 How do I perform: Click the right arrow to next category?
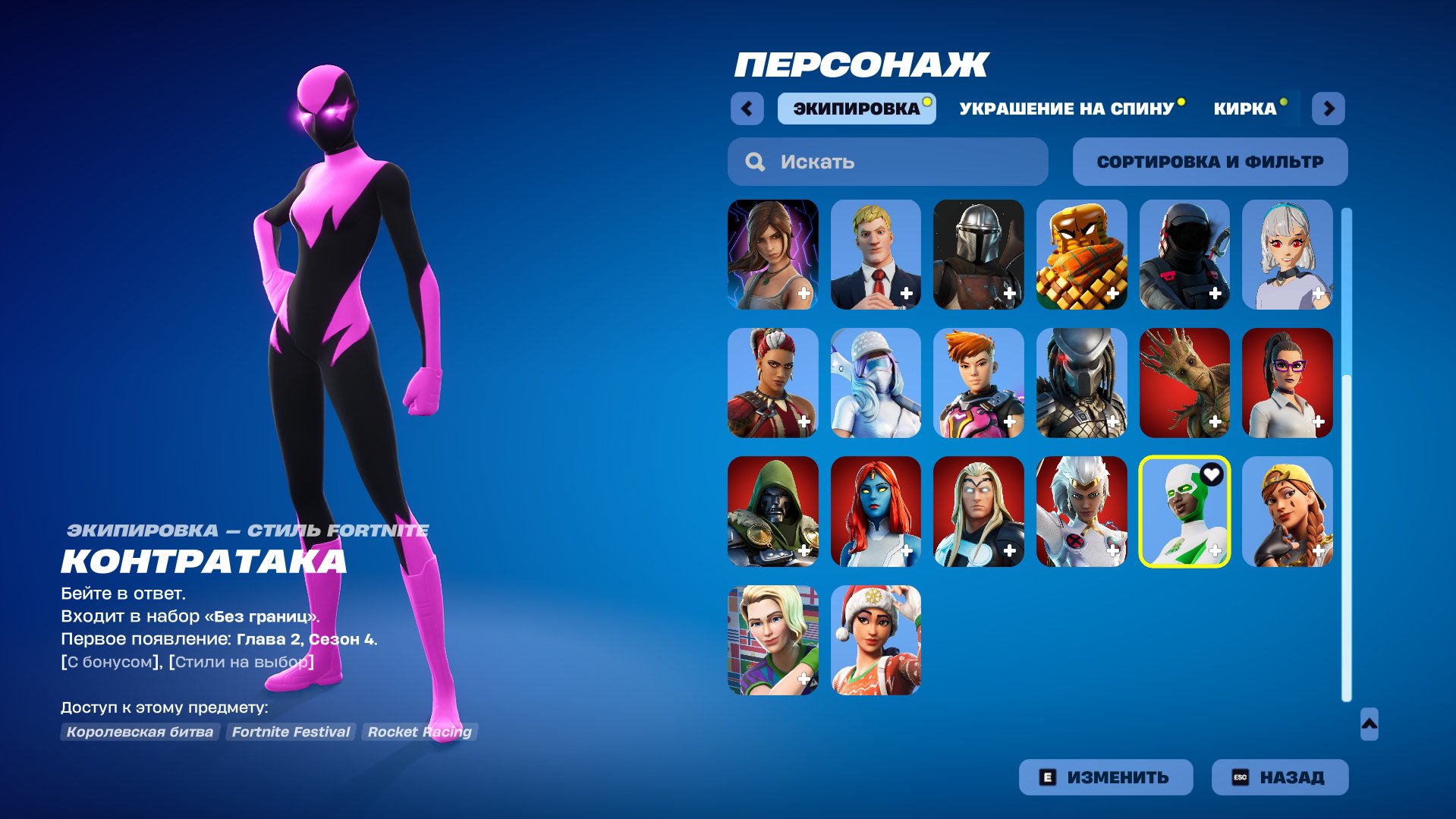click(x=1329, y=108)
